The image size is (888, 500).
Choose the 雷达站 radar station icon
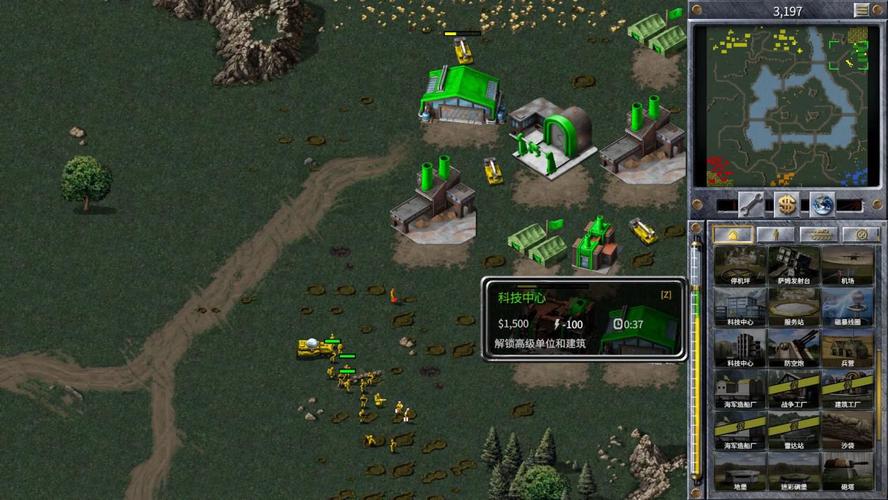point(794,431)
